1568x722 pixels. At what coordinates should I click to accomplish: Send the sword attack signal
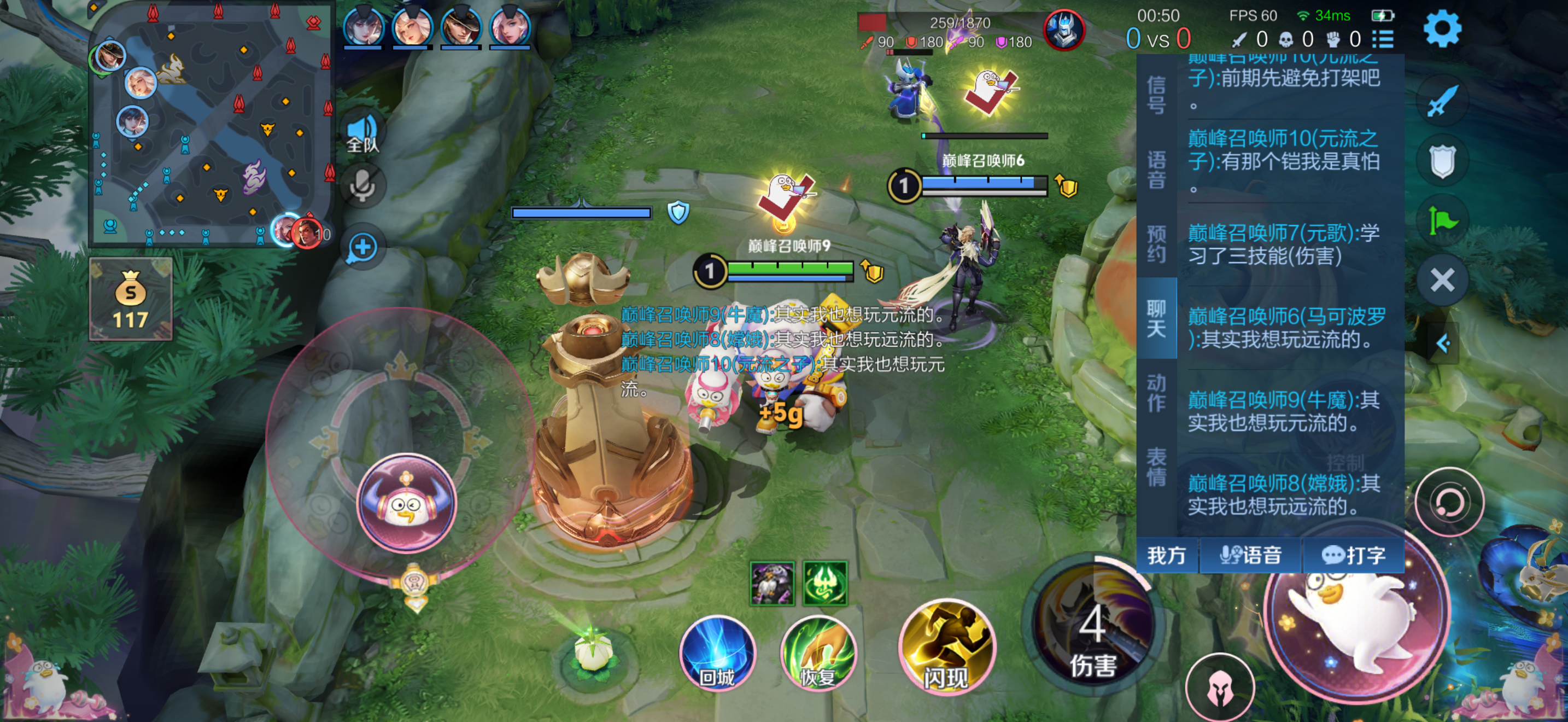pyautogui.click(x=1441, y=101)
